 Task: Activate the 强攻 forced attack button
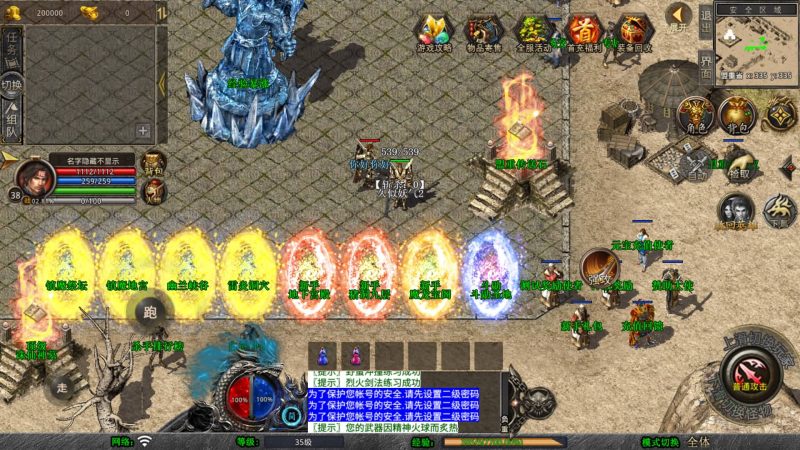(x=599, y=268)
